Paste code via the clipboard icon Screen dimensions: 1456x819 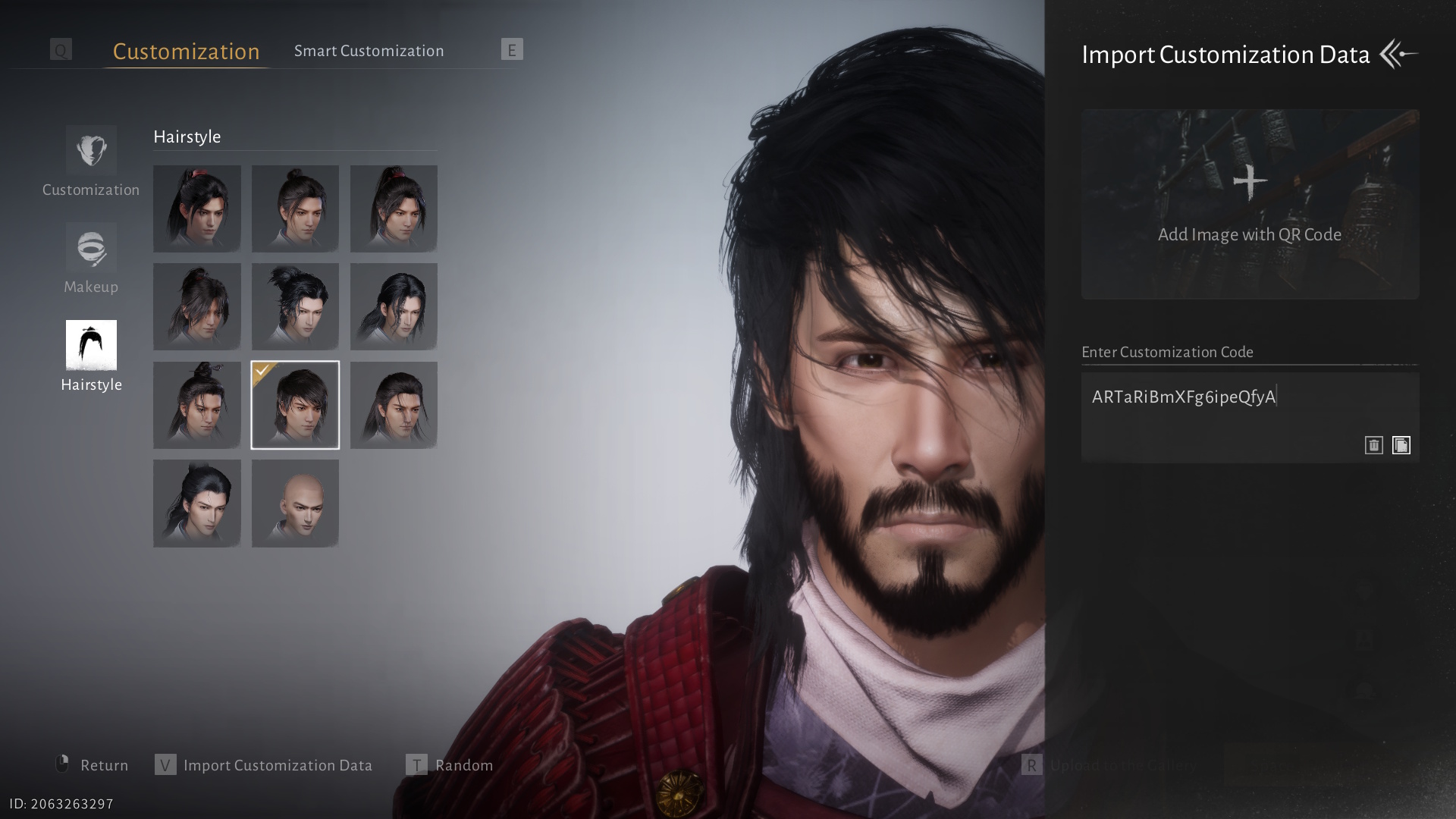[1401, 445]
